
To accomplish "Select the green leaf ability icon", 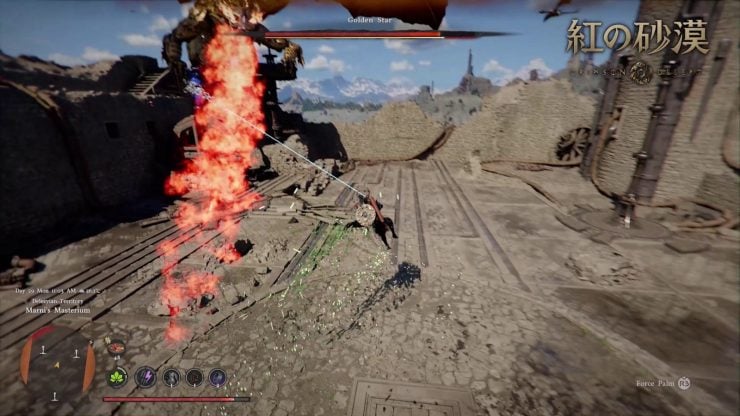I will pyautogui.click(x=118, y=377).
